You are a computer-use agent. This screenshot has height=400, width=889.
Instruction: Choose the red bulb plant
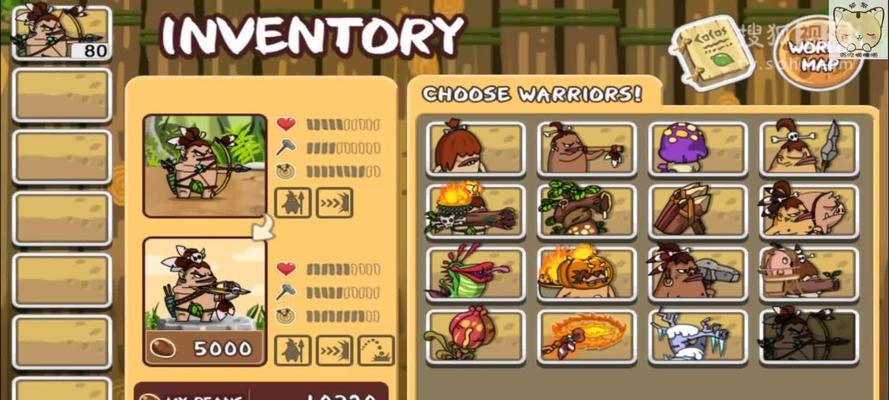(x=475, y=336)
